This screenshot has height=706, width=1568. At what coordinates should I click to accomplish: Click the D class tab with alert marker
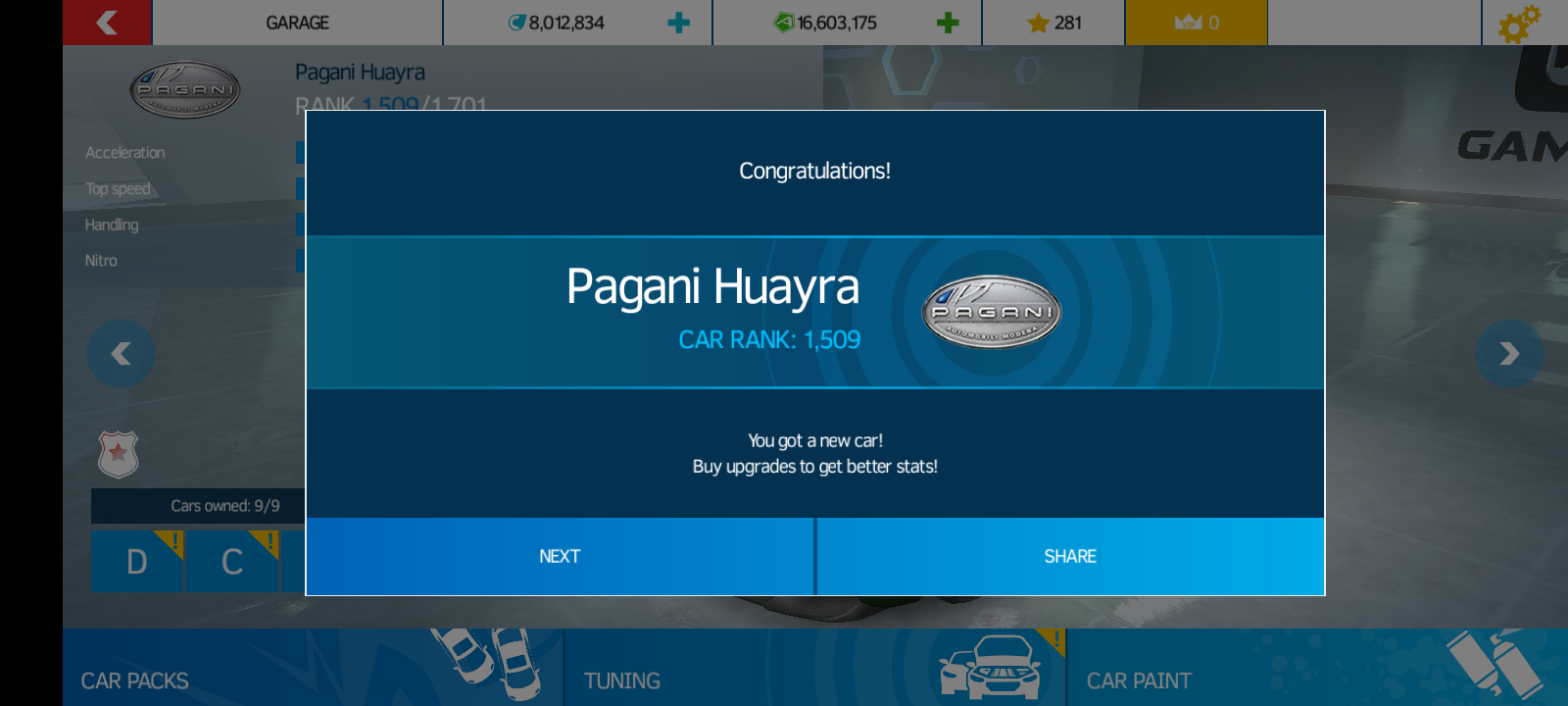click(x=136, y=562)
